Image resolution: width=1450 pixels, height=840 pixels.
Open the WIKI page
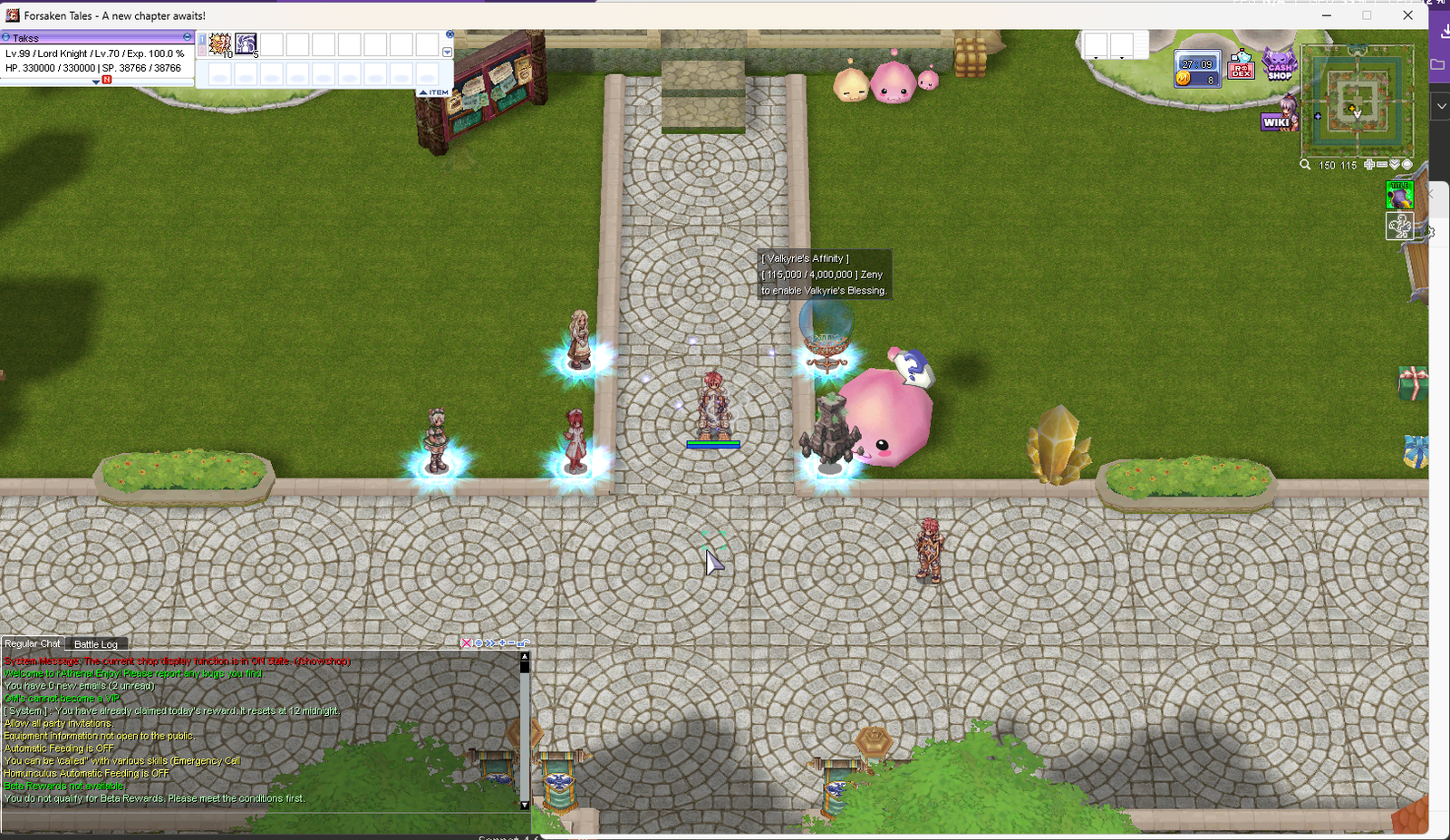point(1280,121)
